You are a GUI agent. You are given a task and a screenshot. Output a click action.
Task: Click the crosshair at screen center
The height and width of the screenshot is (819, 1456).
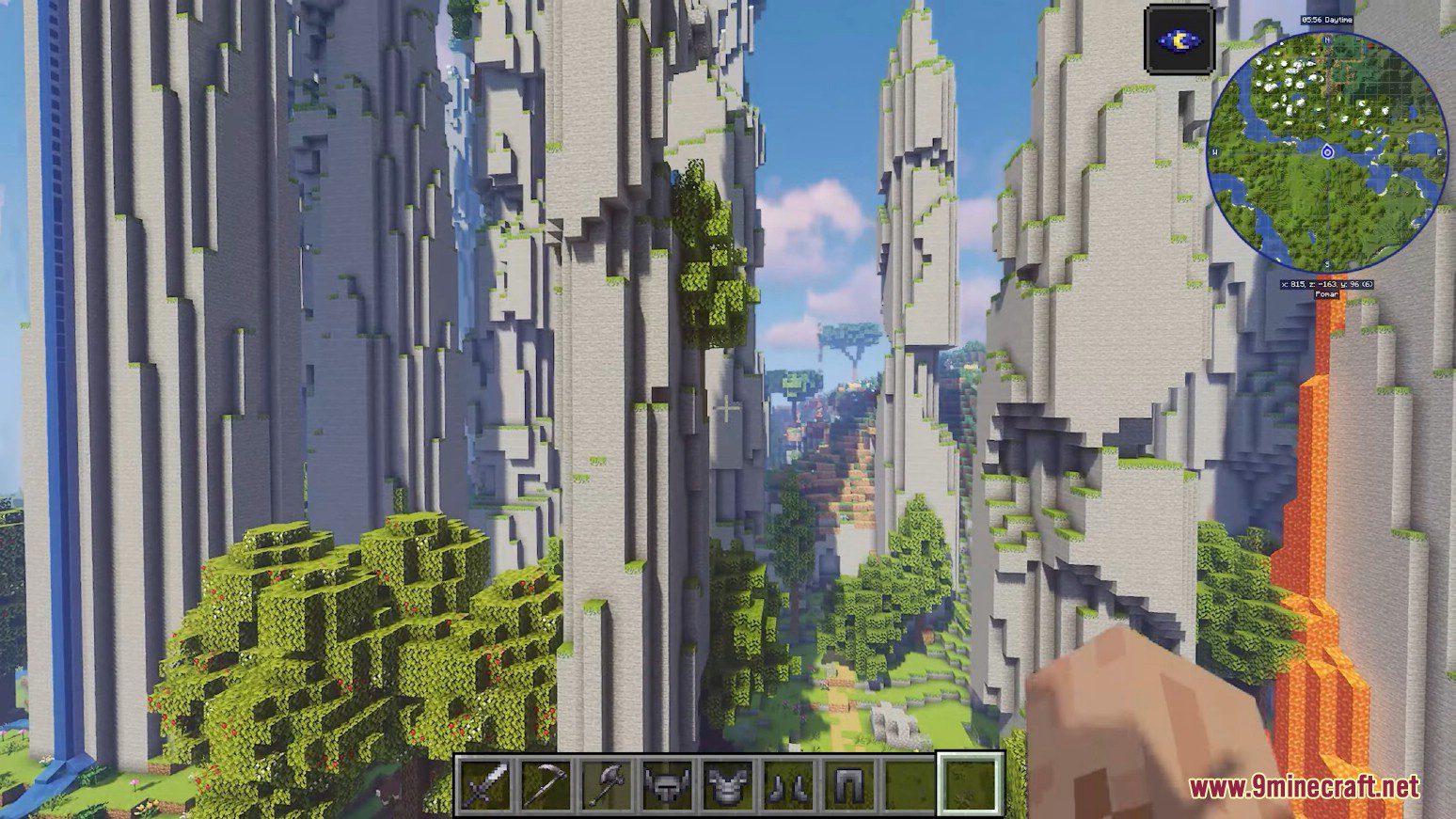tap(725, 409)
